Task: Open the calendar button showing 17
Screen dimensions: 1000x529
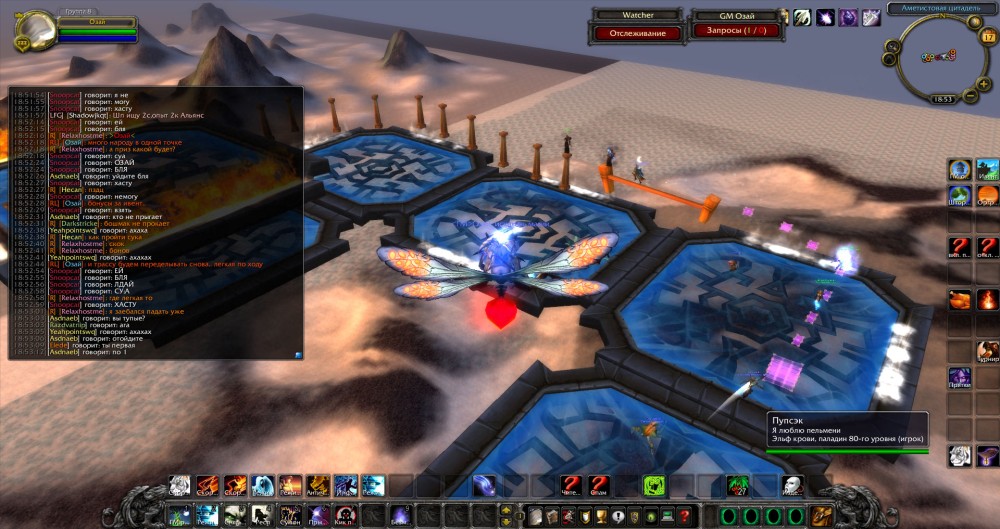Action: (x=988, y=36)
